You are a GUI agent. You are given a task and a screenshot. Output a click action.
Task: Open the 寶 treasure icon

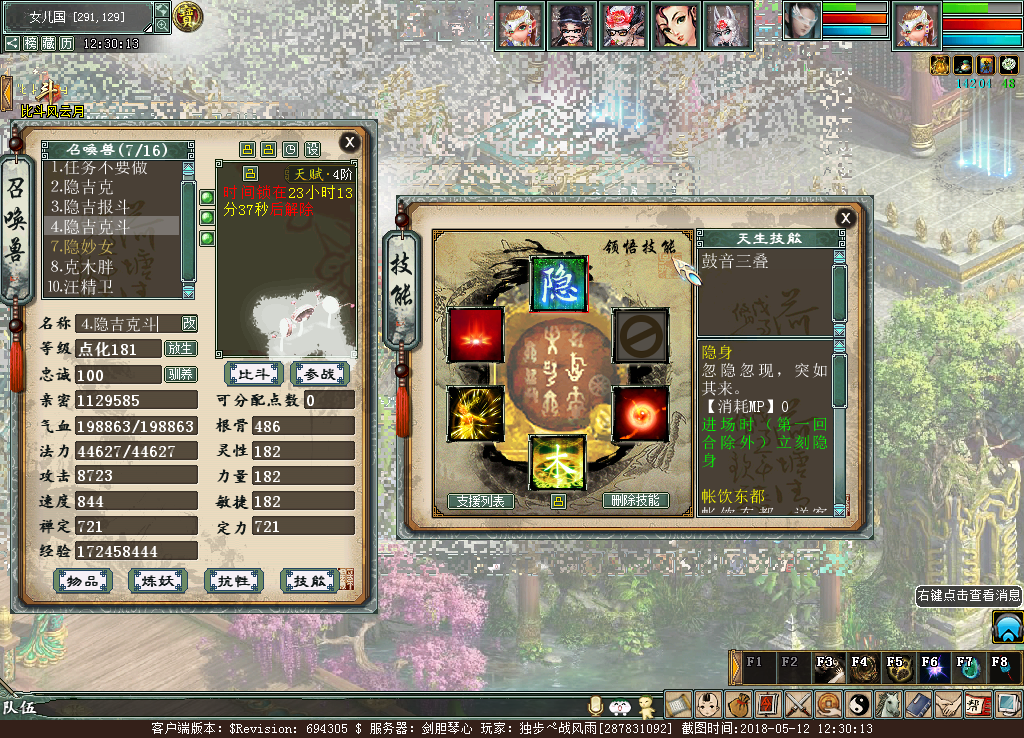188,16
